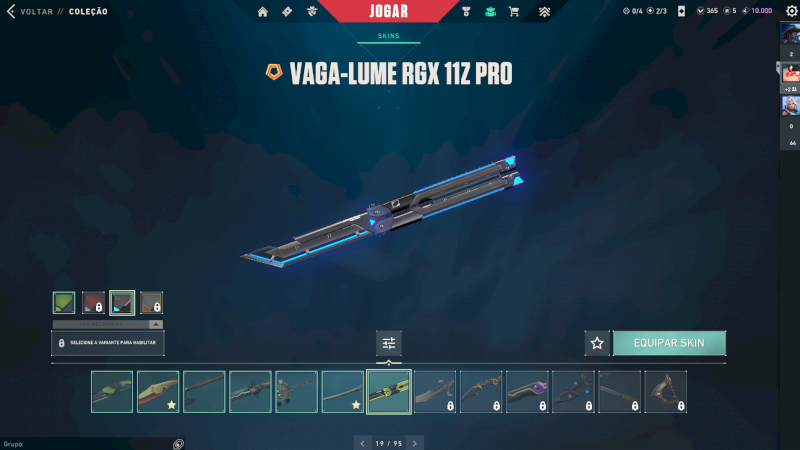Open the settings gear icon
This screenshot has height=450, width=800.
click(x=790, y=11)
